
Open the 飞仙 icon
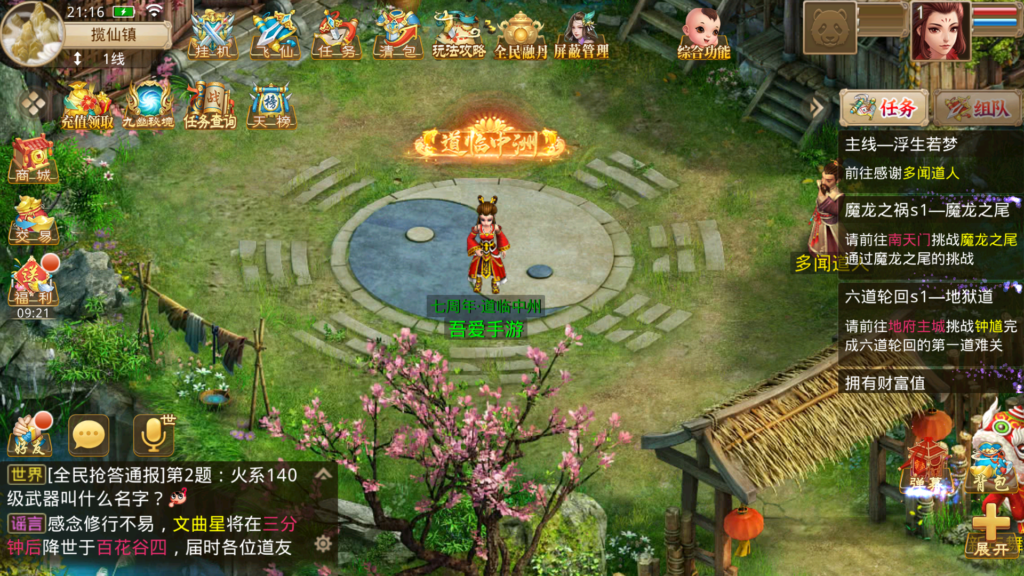274,34
